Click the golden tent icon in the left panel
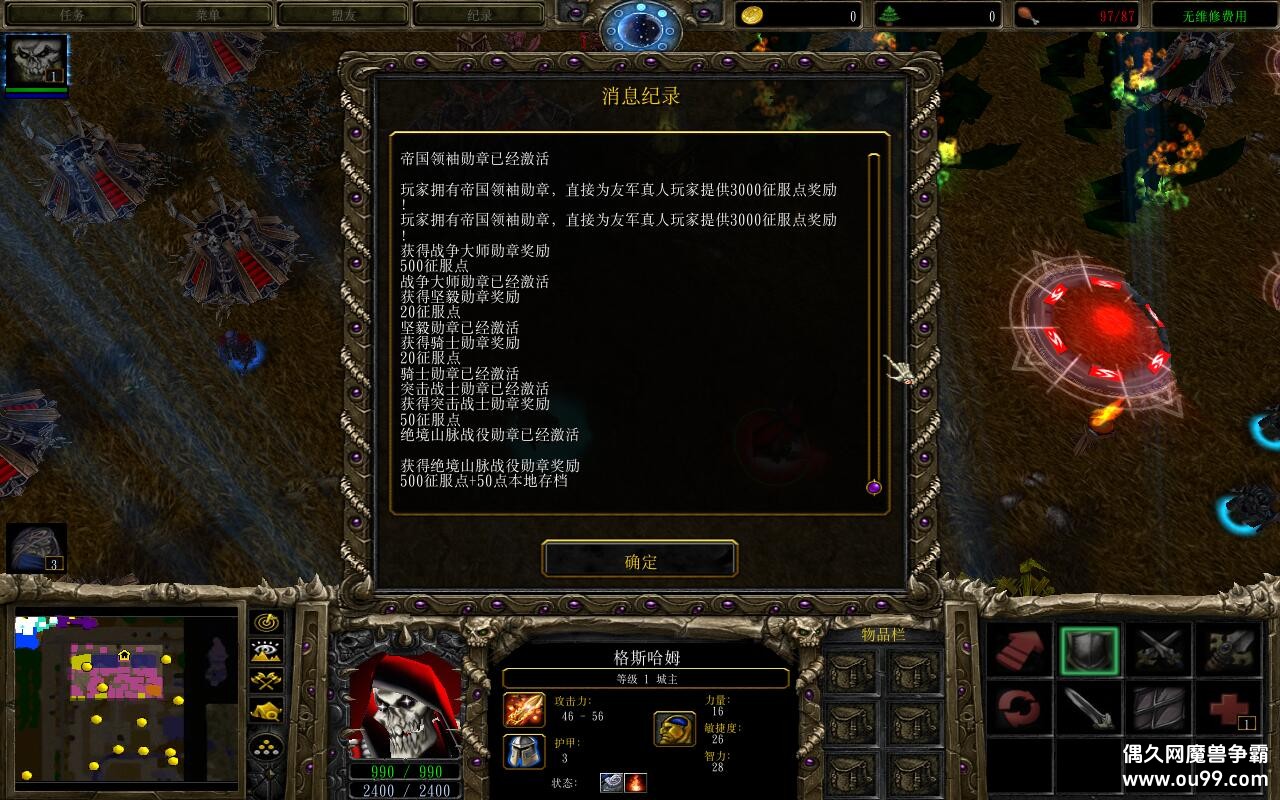Viewport: 1280px width, 800px height. coord(265,711)
